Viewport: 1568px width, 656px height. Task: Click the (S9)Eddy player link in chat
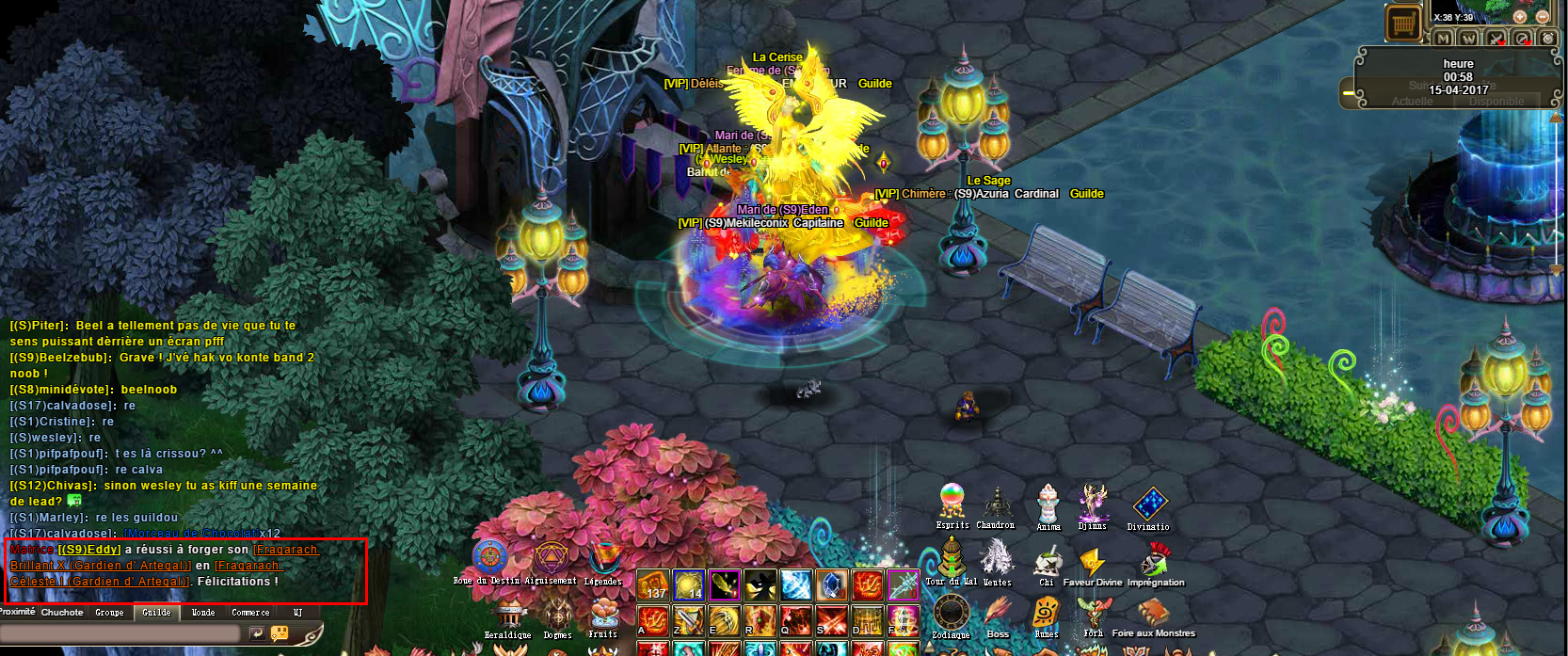pos(89,550)
